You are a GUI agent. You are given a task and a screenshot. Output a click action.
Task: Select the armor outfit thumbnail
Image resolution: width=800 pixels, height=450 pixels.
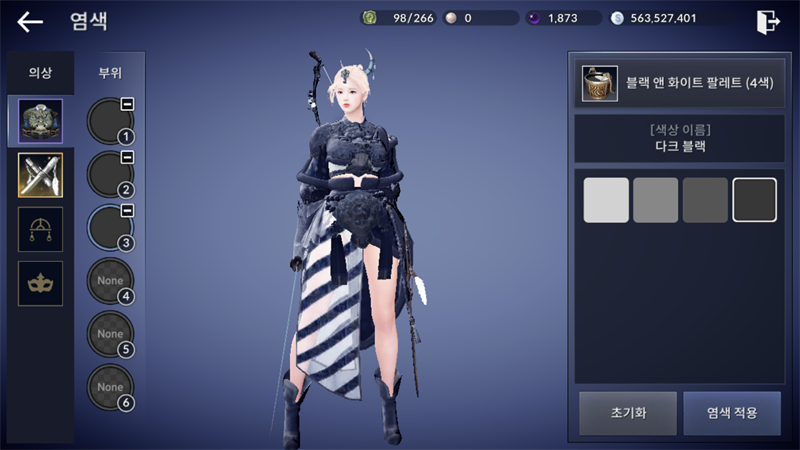coord(41,121)
